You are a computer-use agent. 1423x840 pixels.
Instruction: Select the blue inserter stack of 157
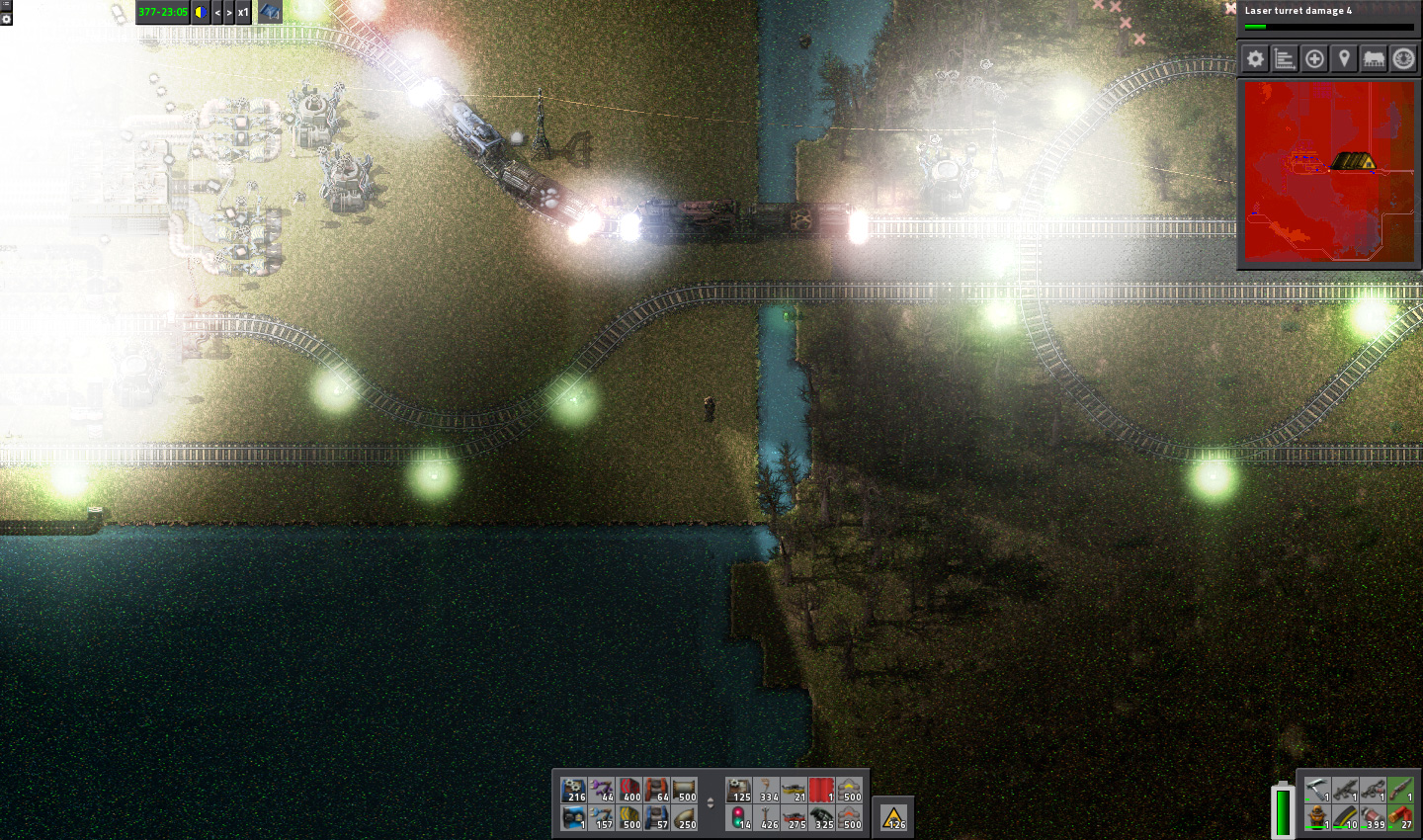point(602,817)
